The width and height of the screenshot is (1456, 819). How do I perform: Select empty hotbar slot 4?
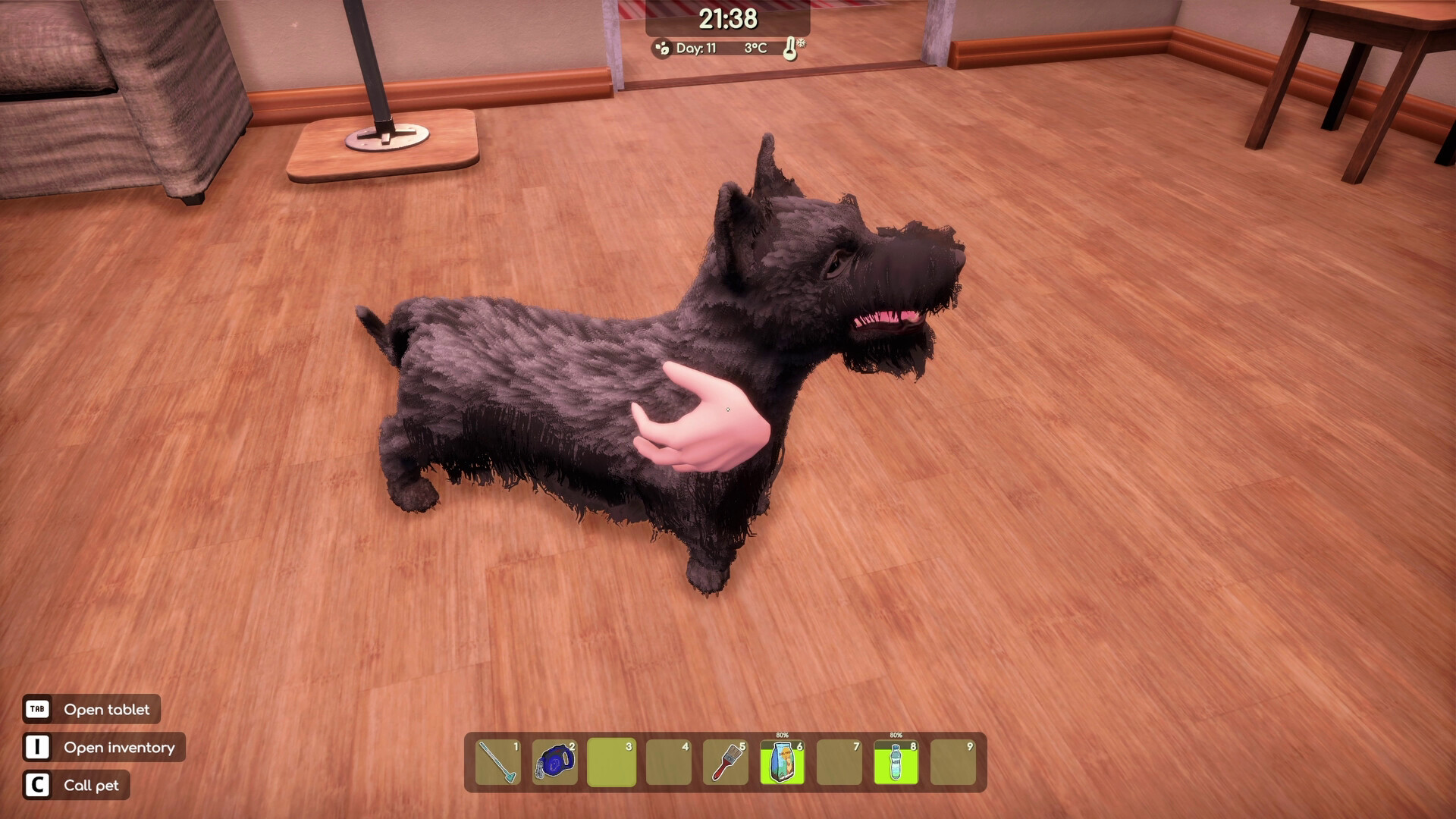pyautogui.click(x=669, y=763)
